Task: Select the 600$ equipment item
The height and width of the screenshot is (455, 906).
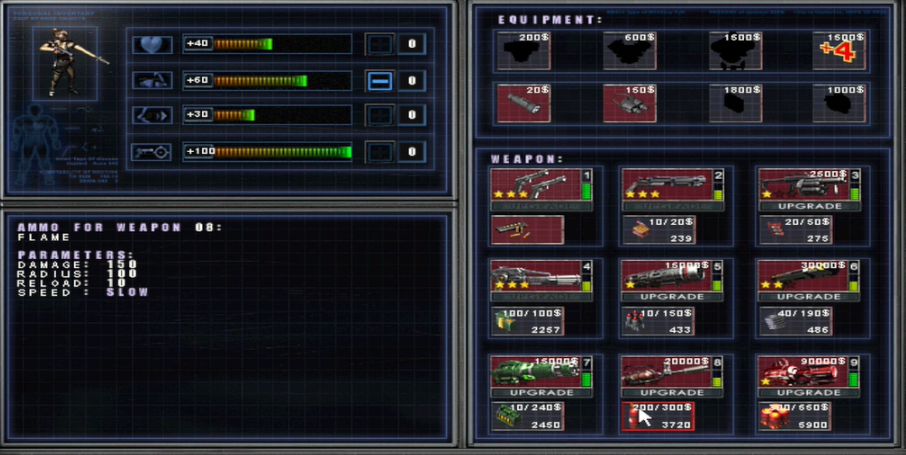Action: coord(629,50)
